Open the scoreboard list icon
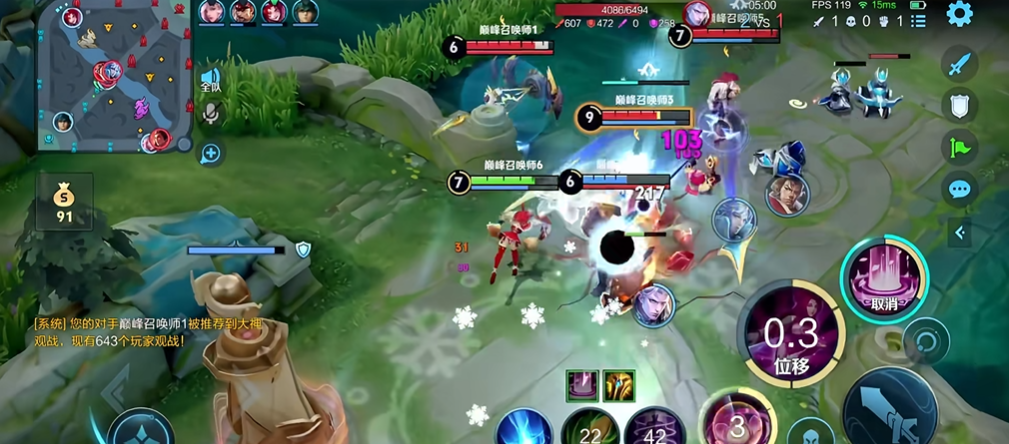1009x444 pixels. [x=919, y=20]
